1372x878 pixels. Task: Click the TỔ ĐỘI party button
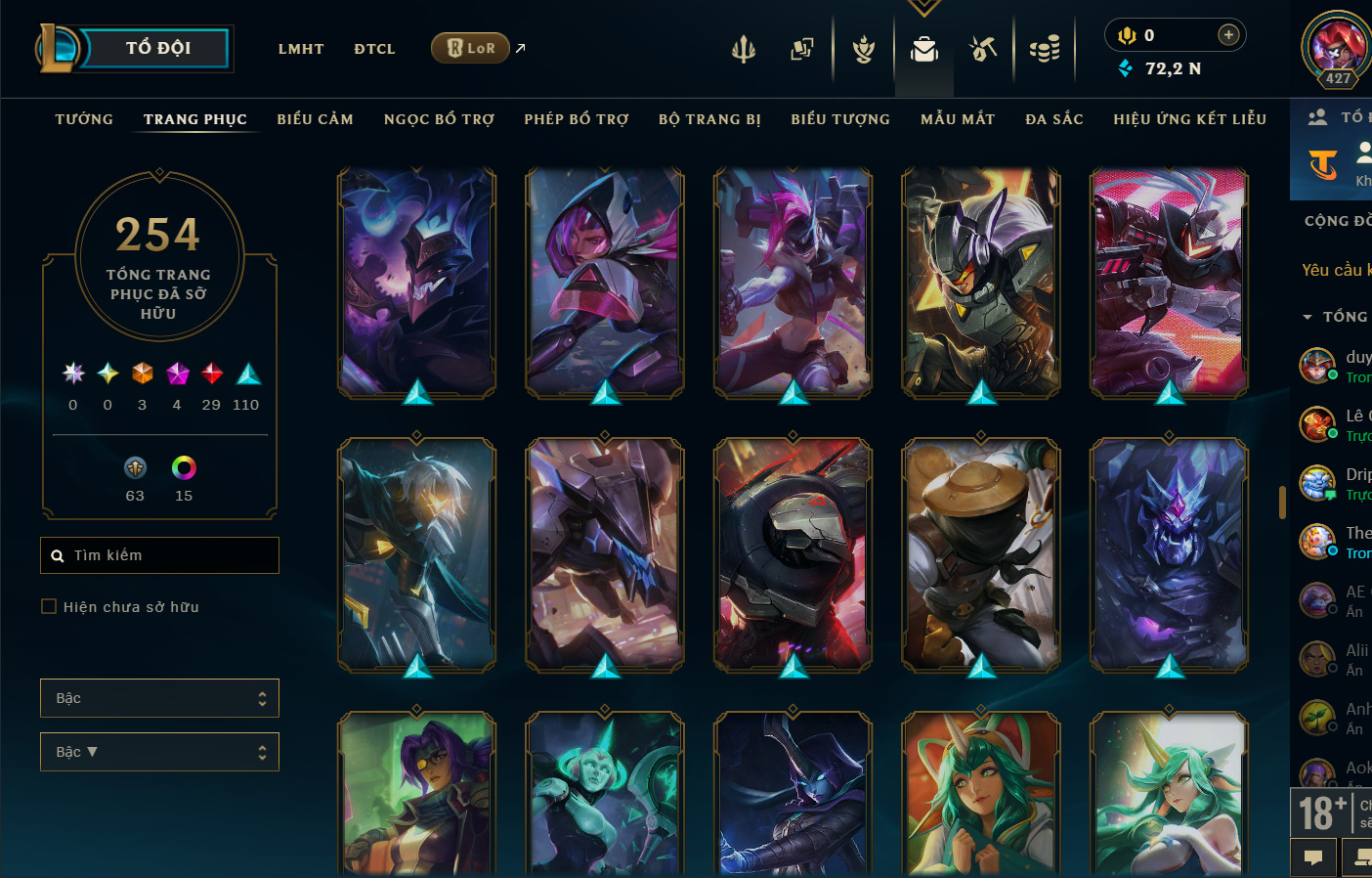pyautogui.click(x=156, y=48)
